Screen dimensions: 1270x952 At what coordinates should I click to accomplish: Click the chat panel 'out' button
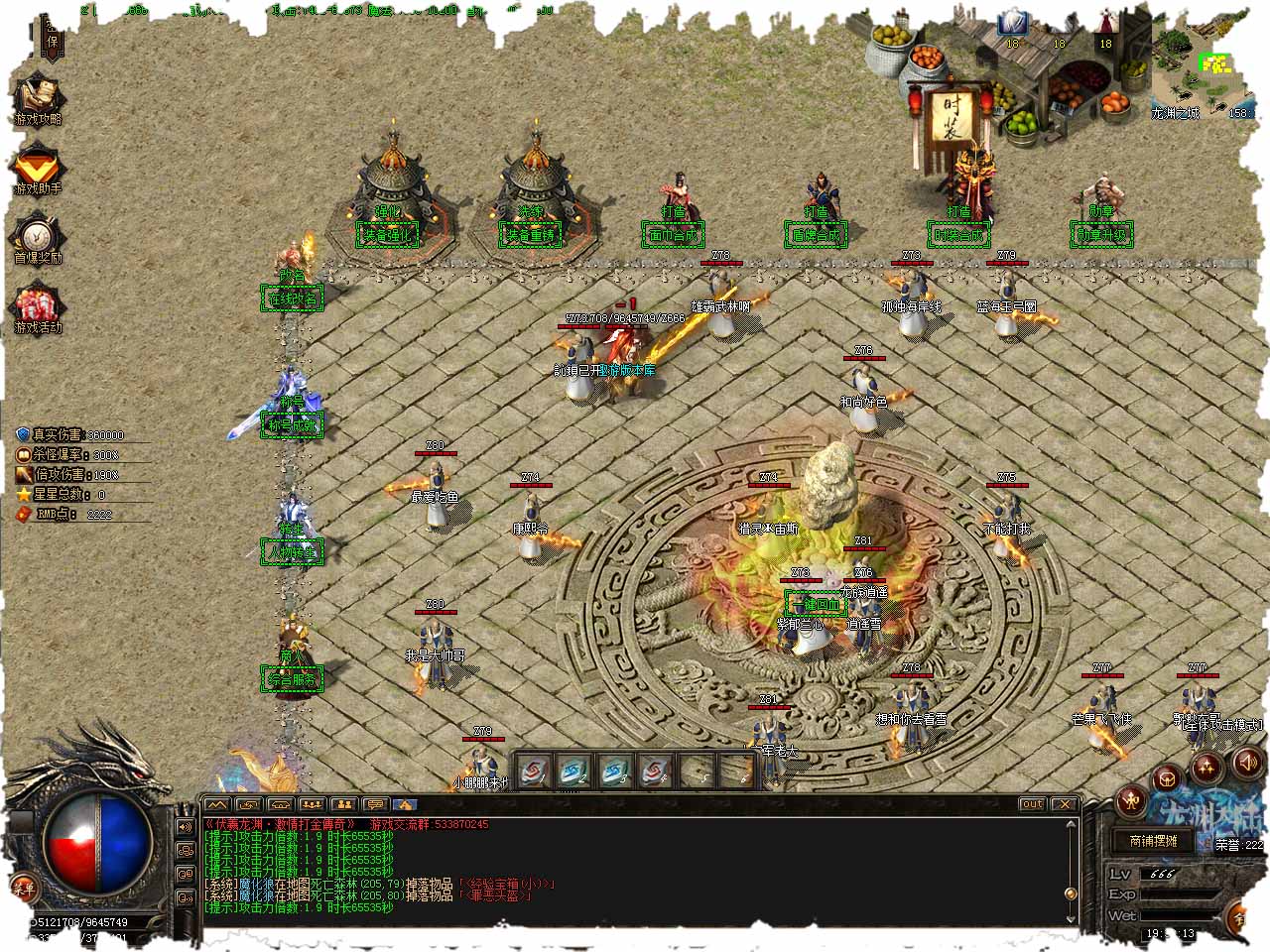1032,804
